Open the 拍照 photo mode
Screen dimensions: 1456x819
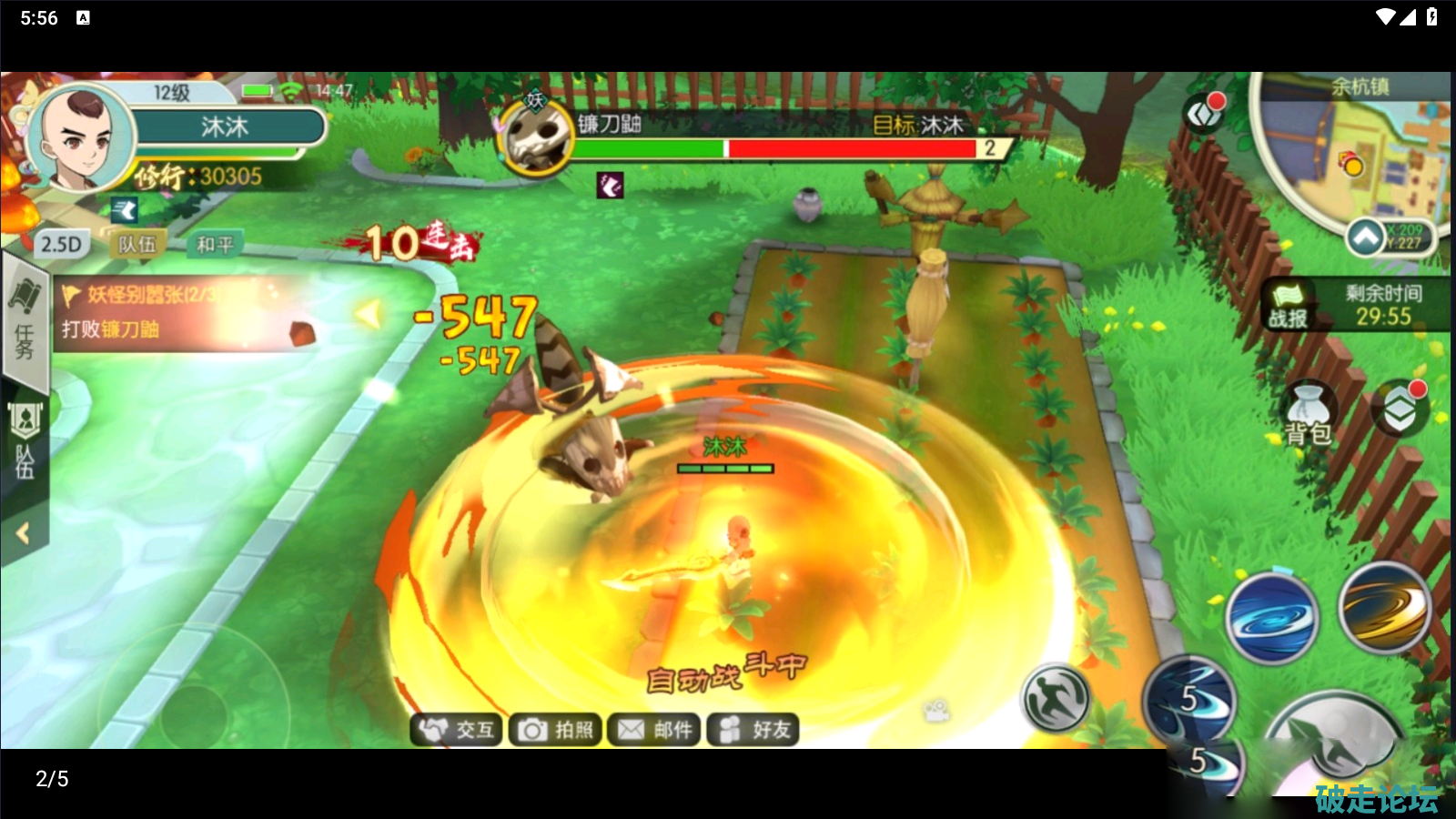point(555,730)
